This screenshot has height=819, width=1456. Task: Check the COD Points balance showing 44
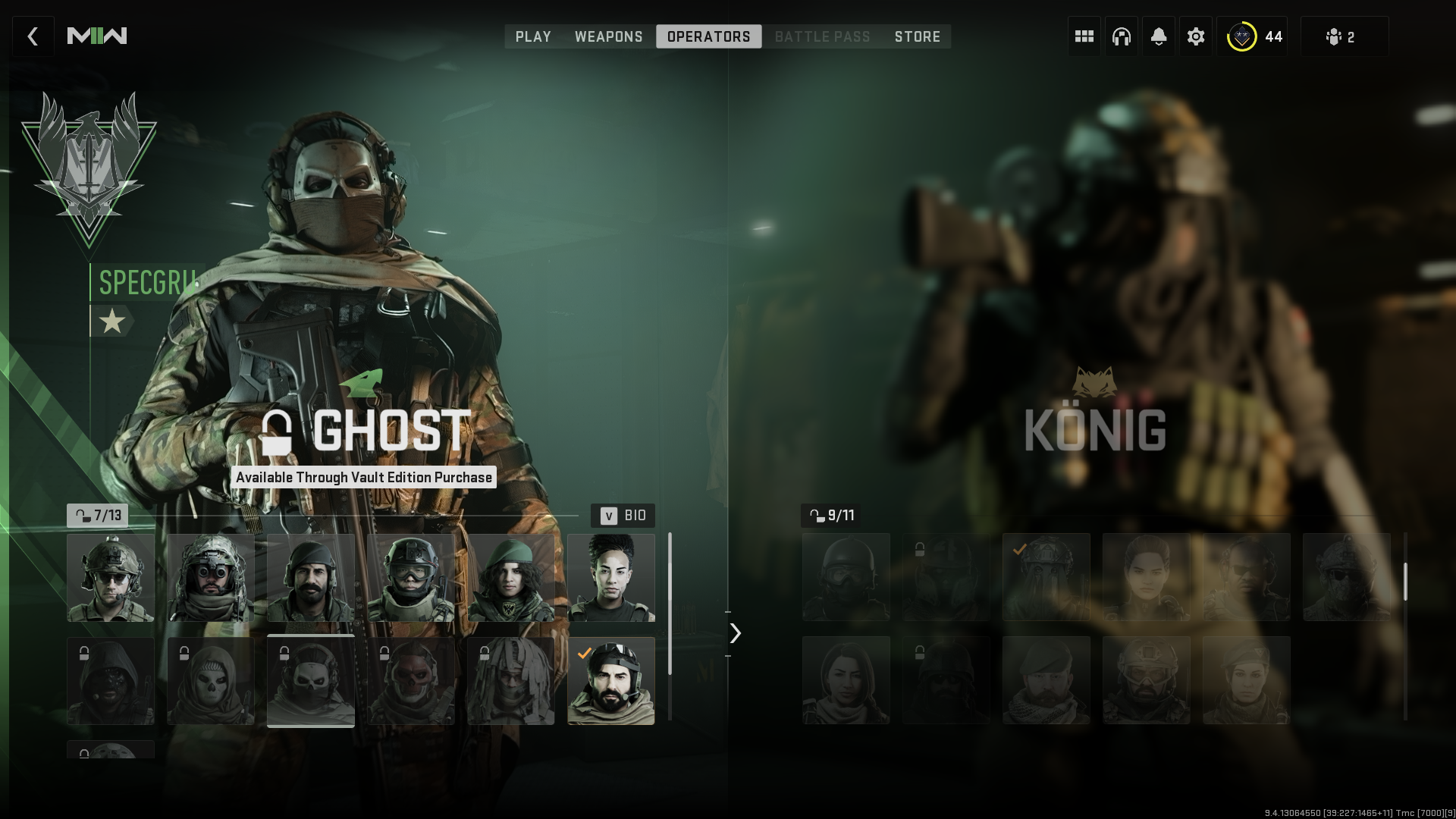(1253, 36)
